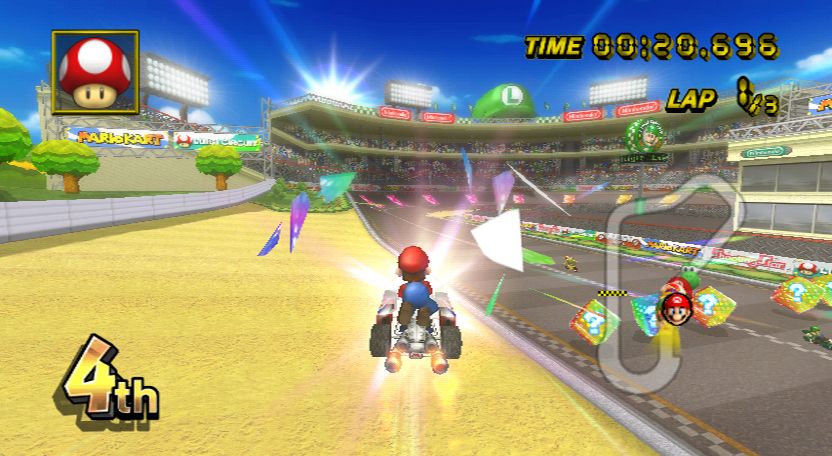Image resolution: width=832 pixels, height=456 pixels.
Task: Use the mushroom in the item slot
Action: click(95, 72)
